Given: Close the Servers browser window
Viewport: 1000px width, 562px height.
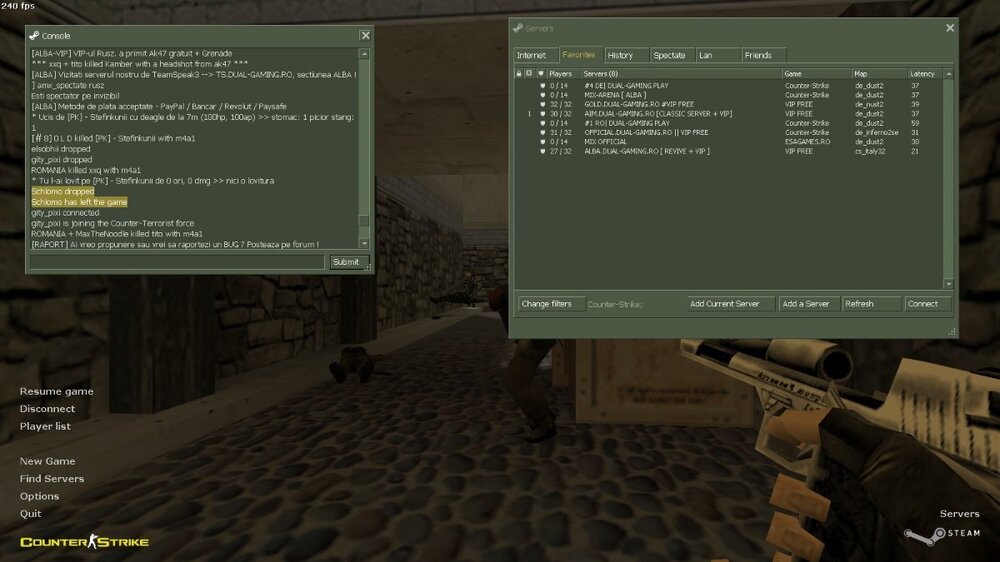Looking at the screenshot, I should (x=950, y=28).
